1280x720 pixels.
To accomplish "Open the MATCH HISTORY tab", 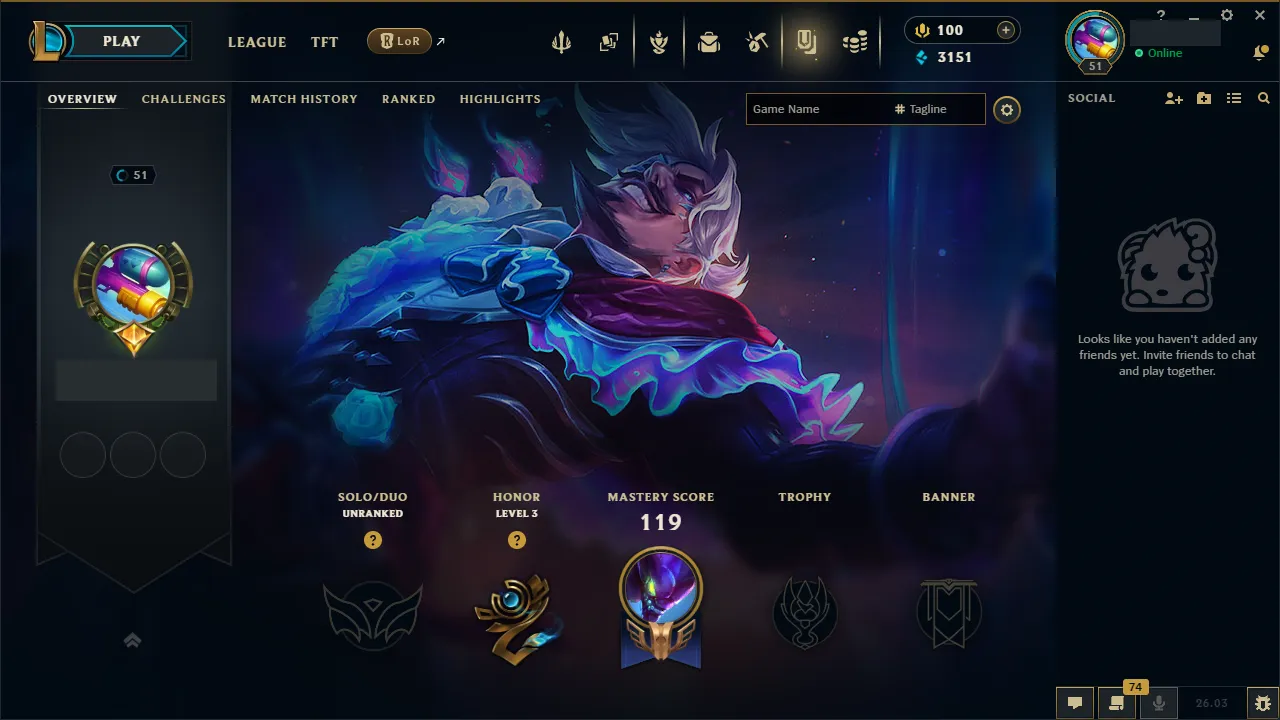I will [304, 99].
